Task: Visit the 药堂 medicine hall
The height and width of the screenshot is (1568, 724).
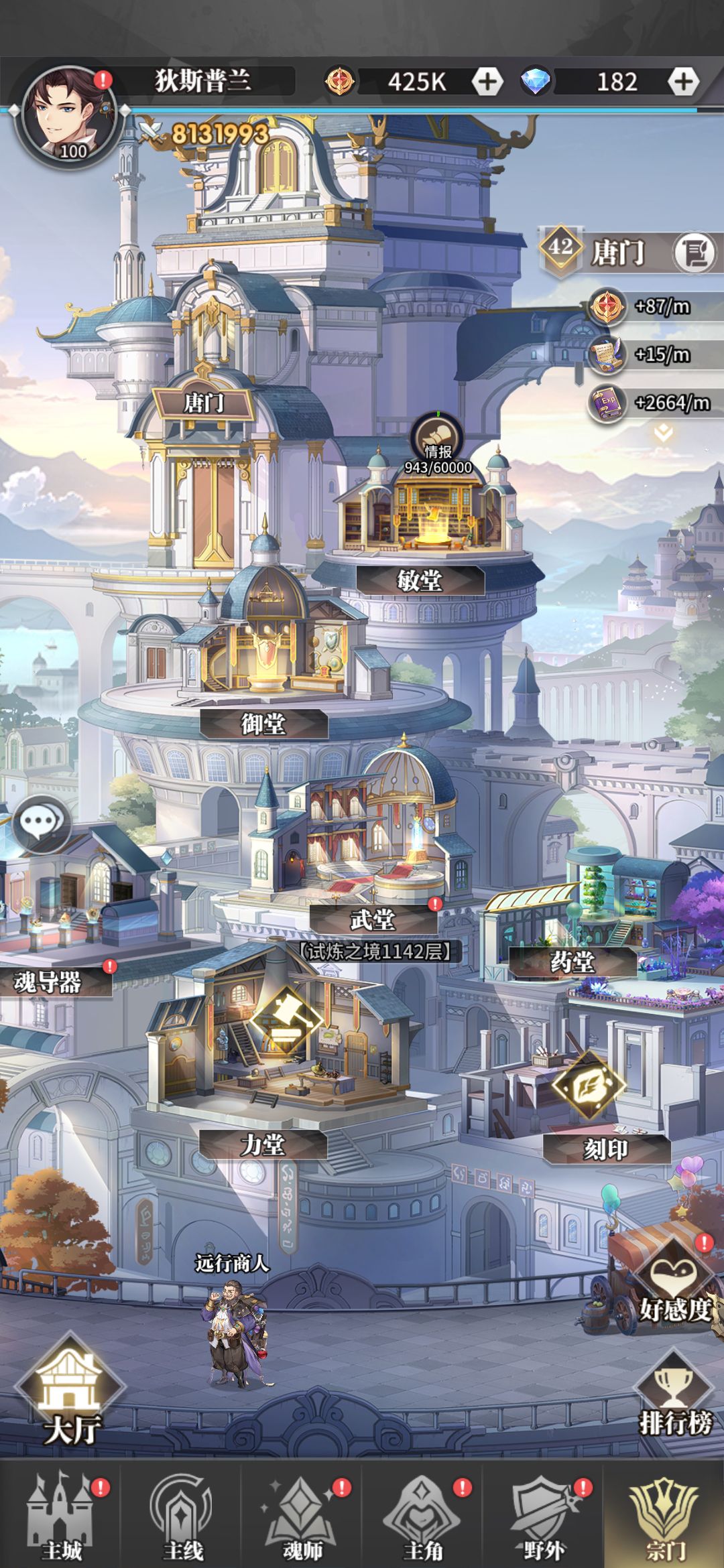Action: (x=572, y=962)
